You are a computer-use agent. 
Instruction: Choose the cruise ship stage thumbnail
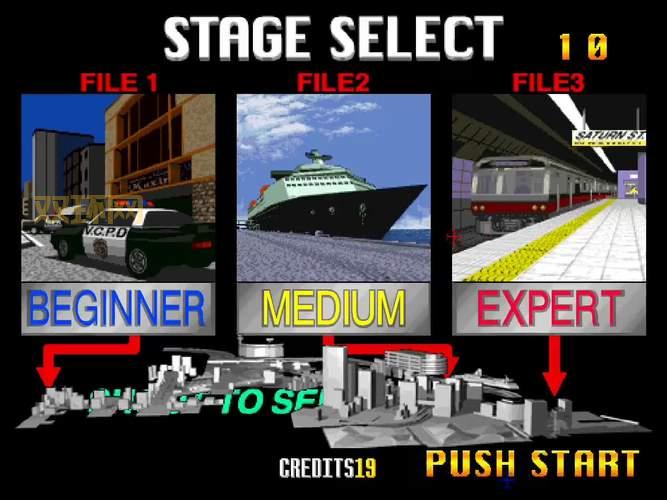(333, 188)
